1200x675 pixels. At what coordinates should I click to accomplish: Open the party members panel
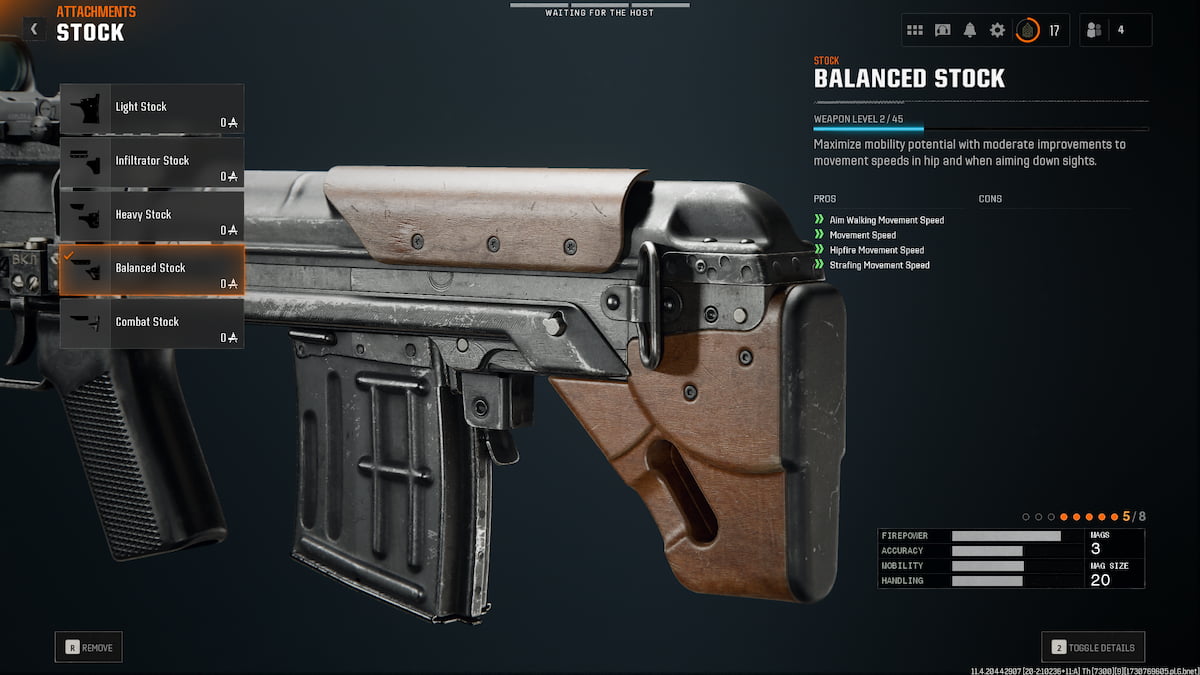tap(1115, 30)
